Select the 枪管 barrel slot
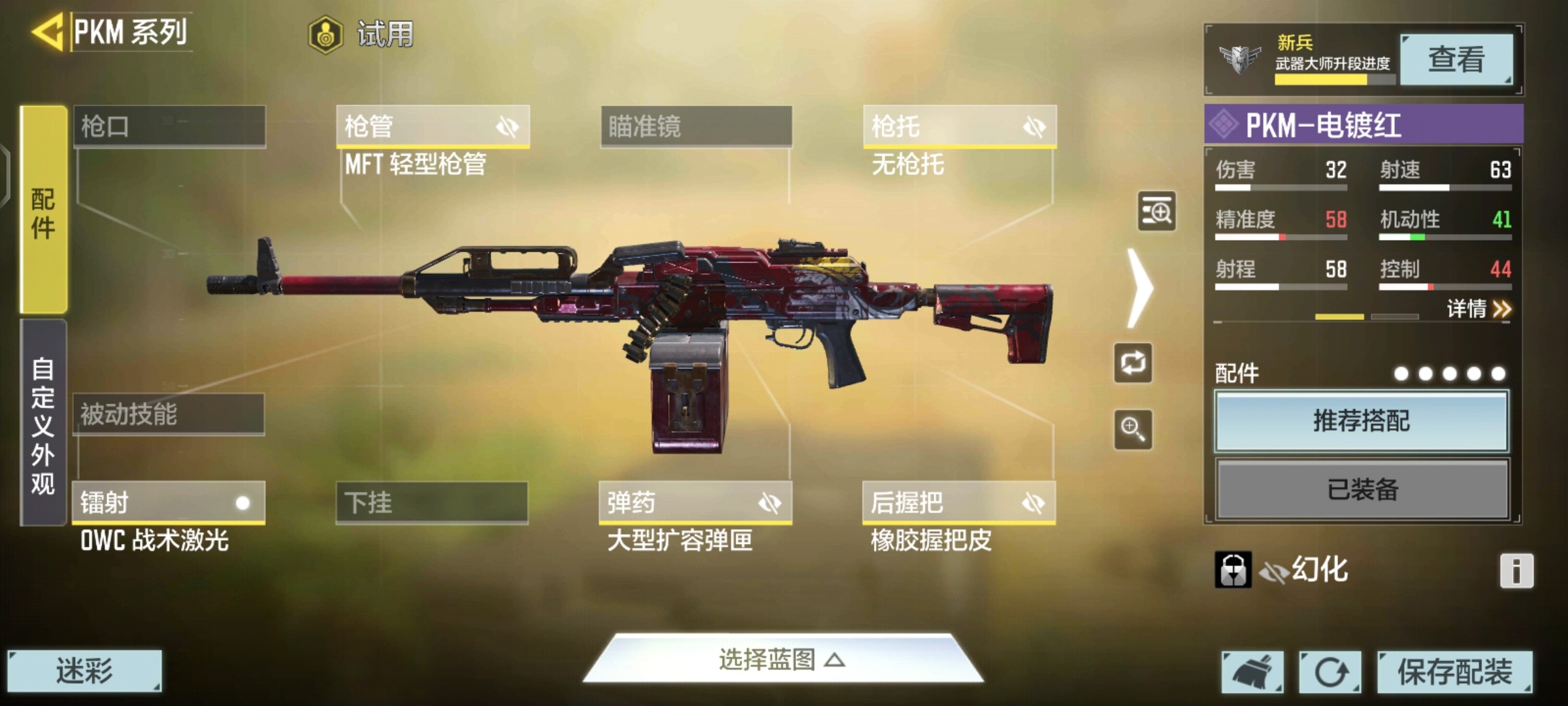The height and width of the screenshot is (706, 1568). point(433,126)
